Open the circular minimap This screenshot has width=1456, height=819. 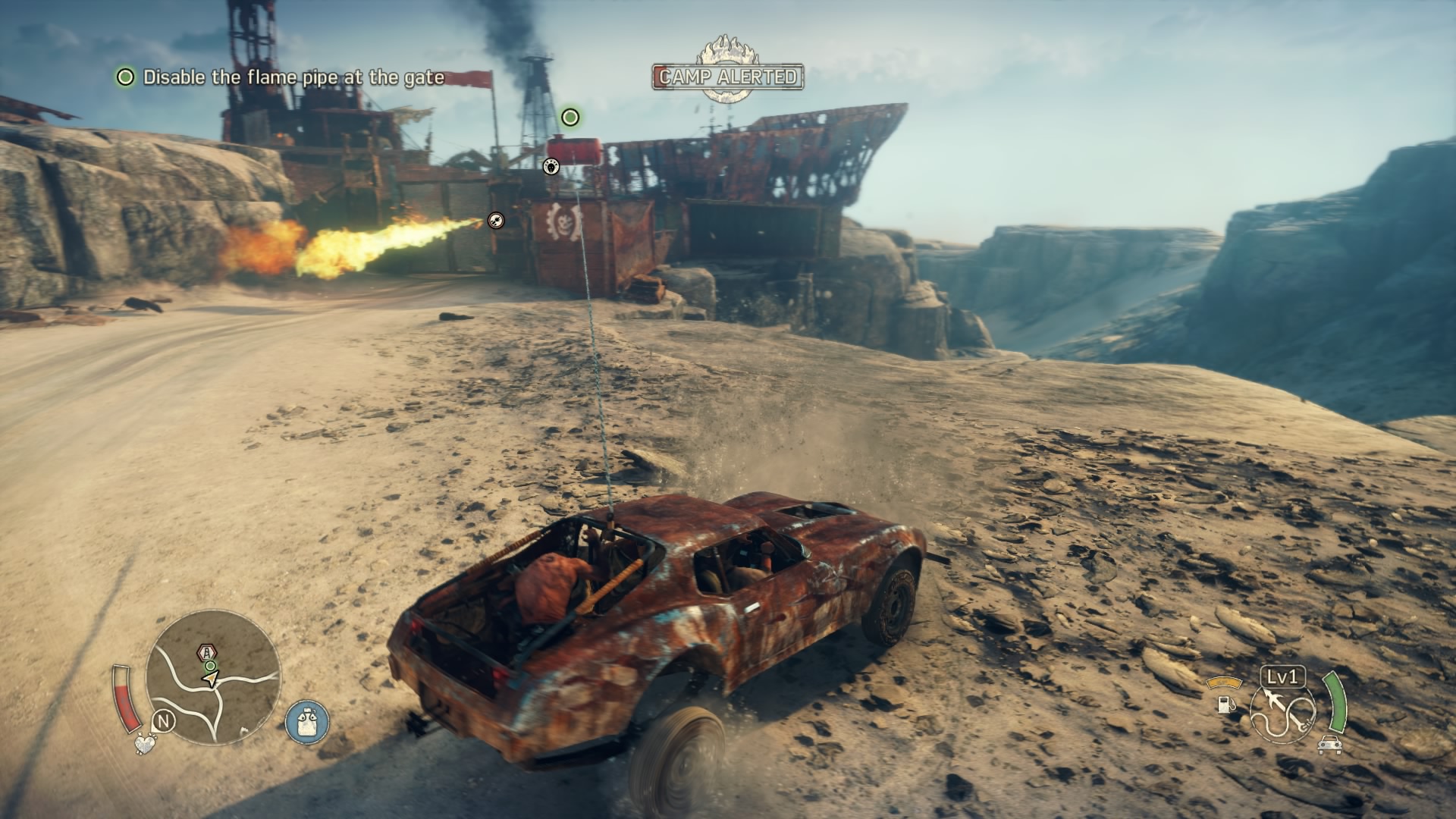click(213, 676)
